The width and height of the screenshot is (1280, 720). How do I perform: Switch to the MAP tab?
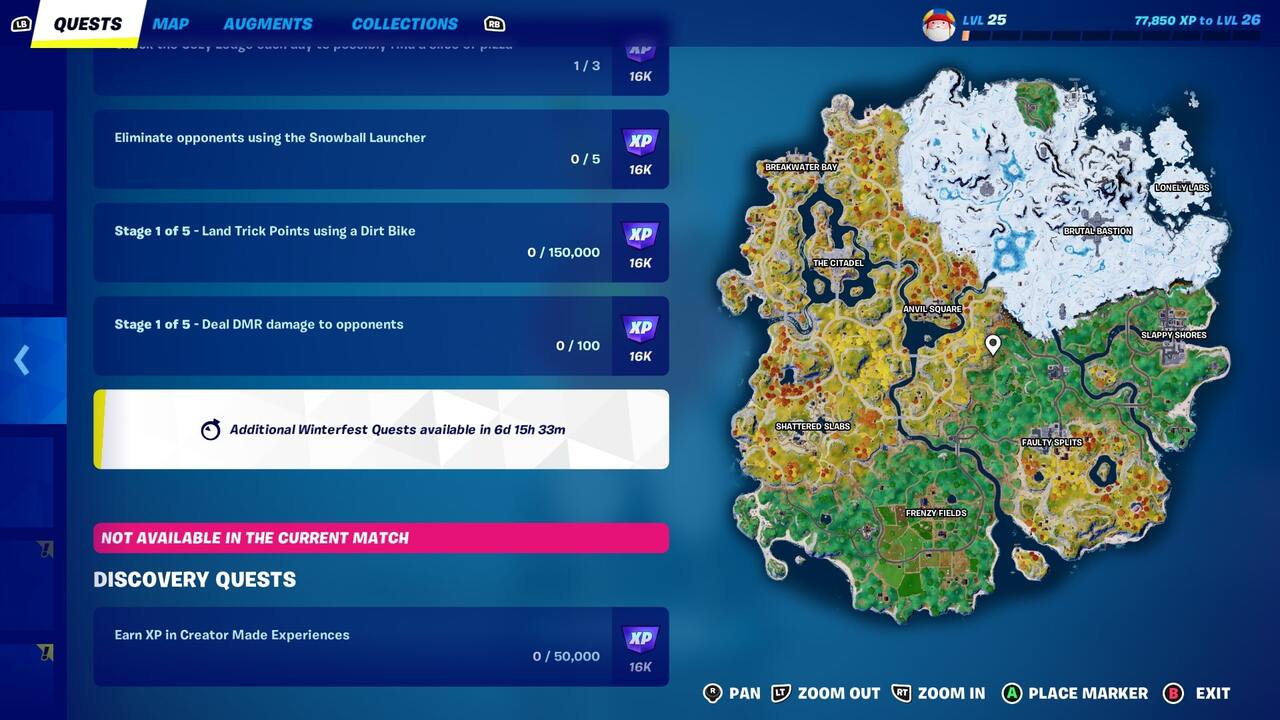click(x=170, y=23)
